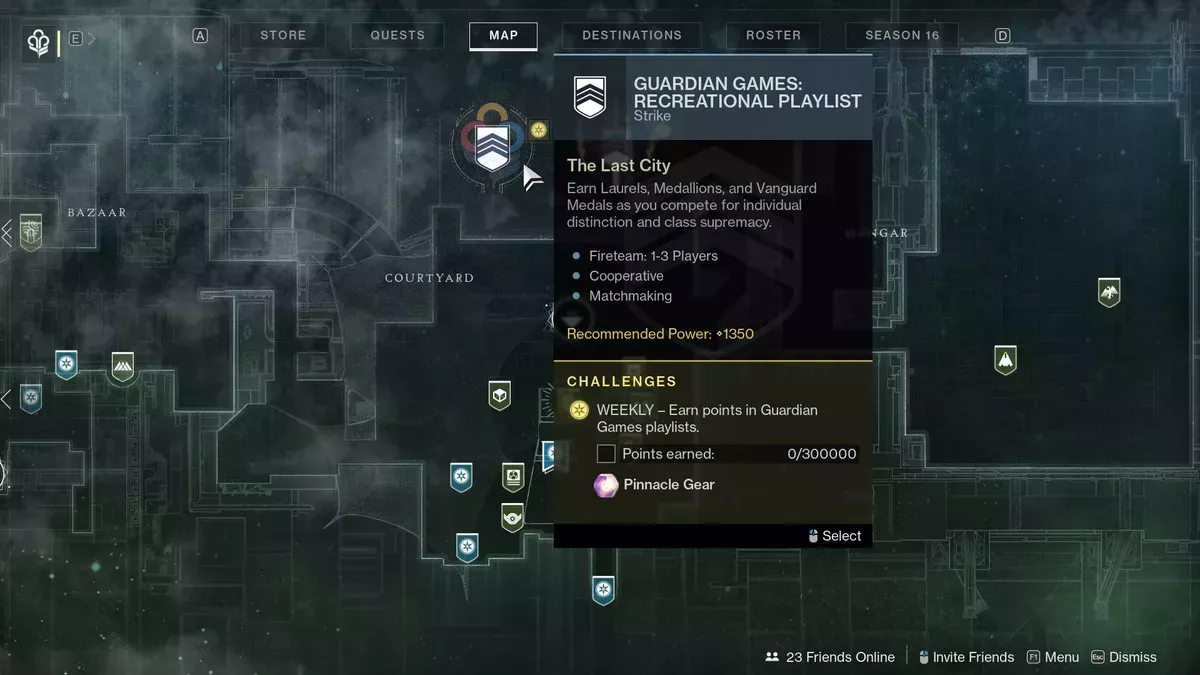The height and width of the screenshot is (675, 1200).
Task: Select the eagle-emblem vendor marker
Action: 1108,292
